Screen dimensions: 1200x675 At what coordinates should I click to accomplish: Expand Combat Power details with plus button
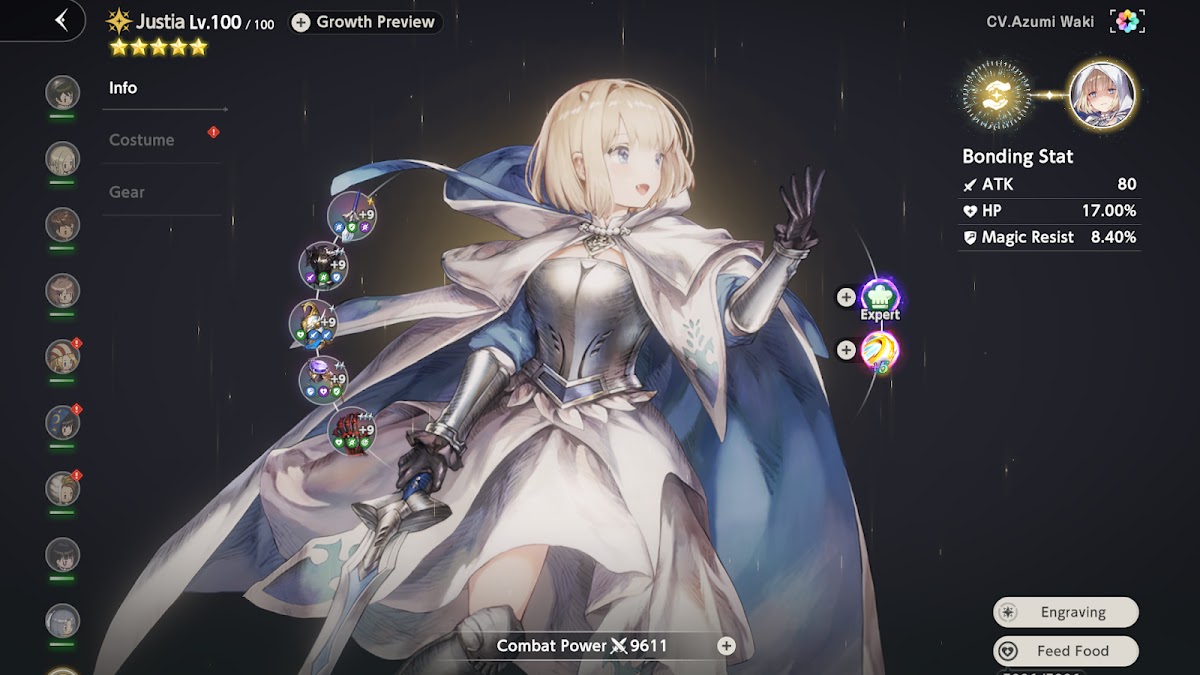coord(727,646)
